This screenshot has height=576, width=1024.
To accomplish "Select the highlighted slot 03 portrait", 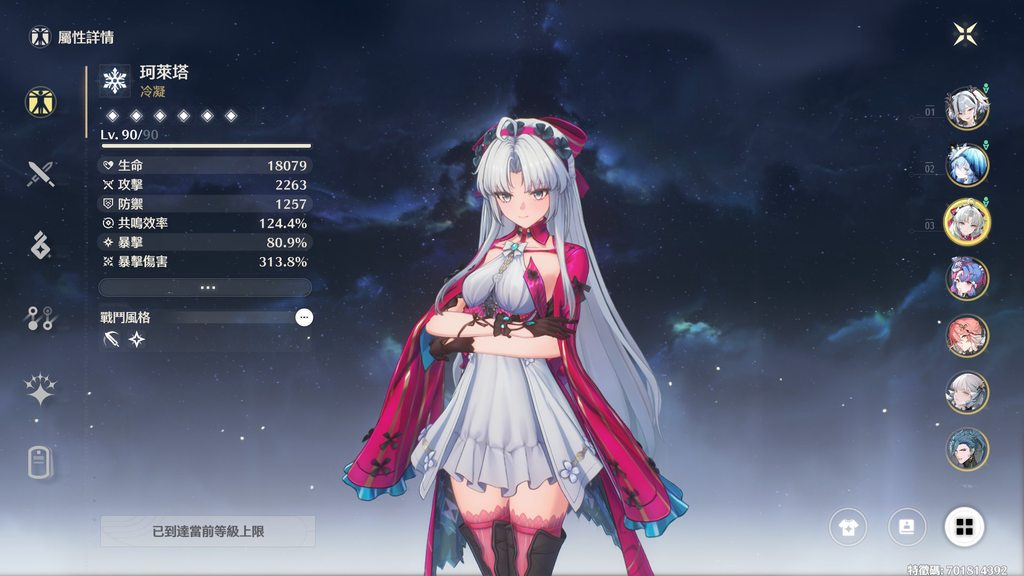I will pyautogui.click(x=967, y=222).
